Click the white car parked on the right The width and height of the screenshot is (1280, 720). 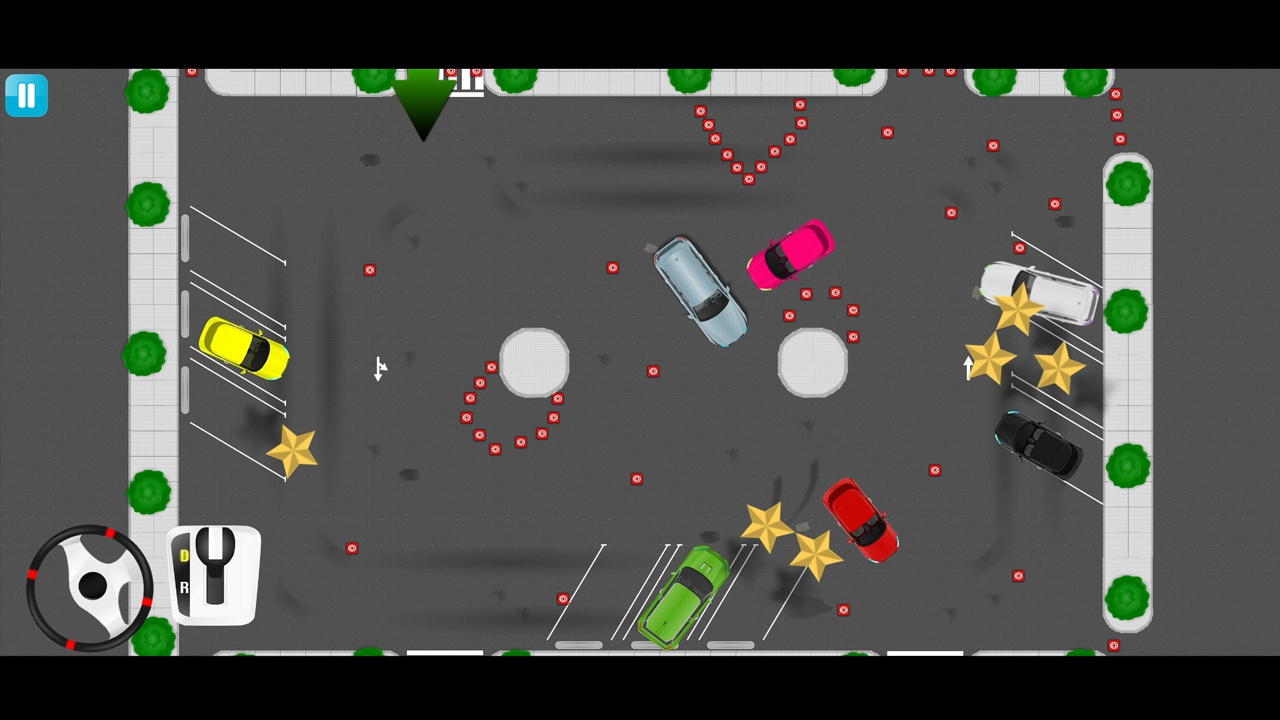[x=1040, y=293]
